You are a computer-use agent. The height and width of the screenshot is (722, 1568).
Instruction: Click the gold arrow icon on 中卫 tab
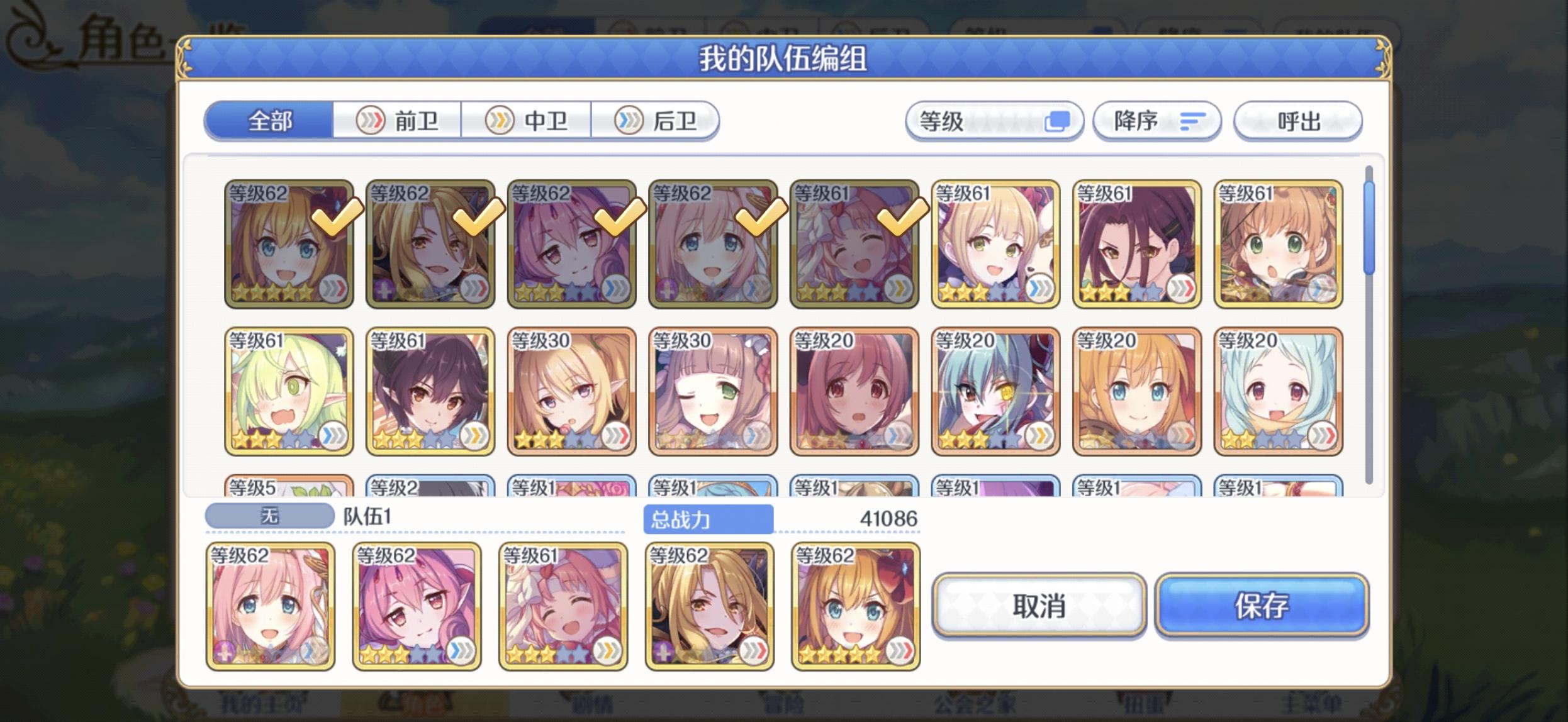click(x=499, y=121)
